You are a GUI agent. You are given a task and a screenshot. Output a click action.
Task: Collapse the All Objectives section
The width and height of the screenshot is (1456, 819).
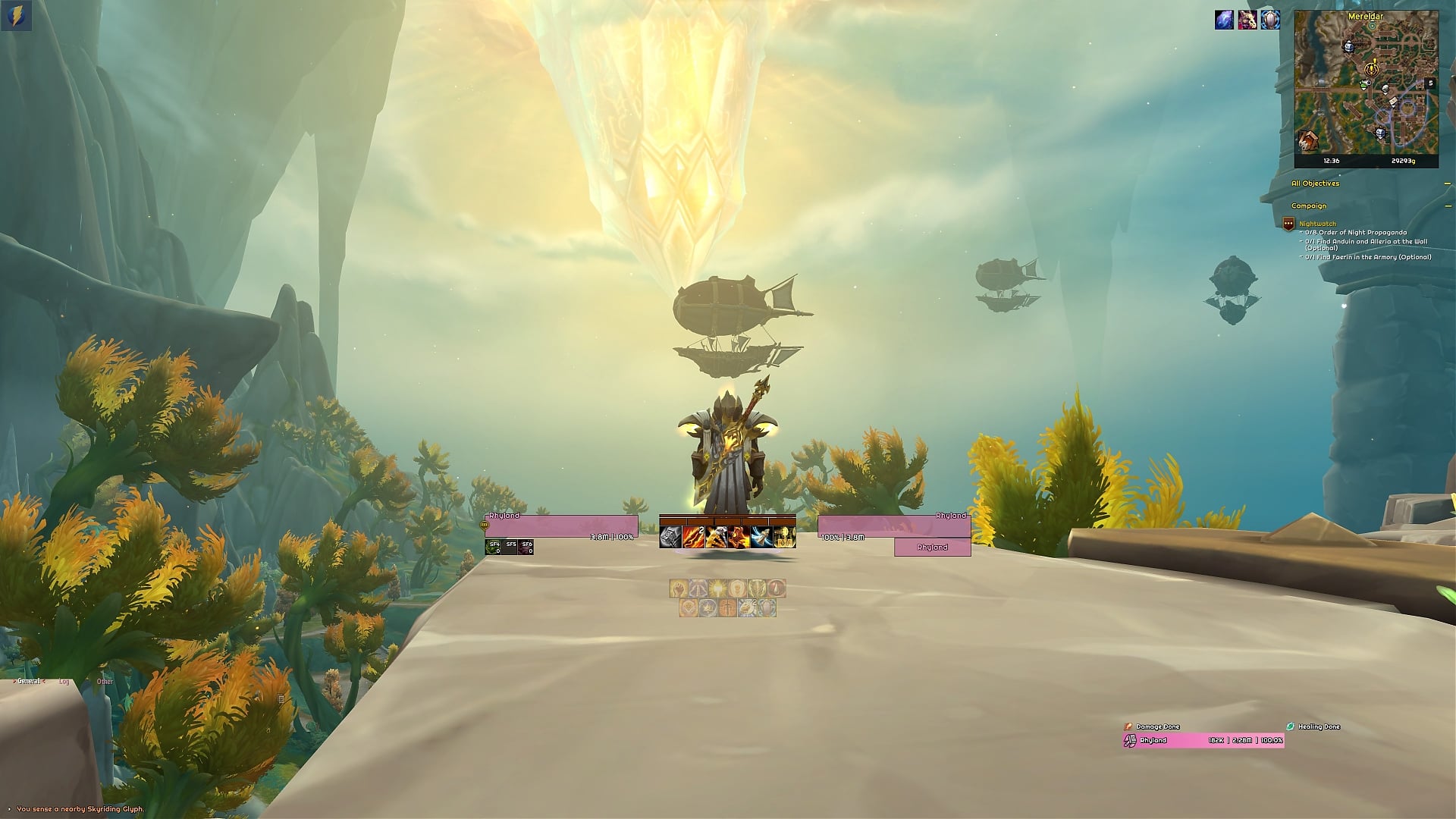(1446, 184)
